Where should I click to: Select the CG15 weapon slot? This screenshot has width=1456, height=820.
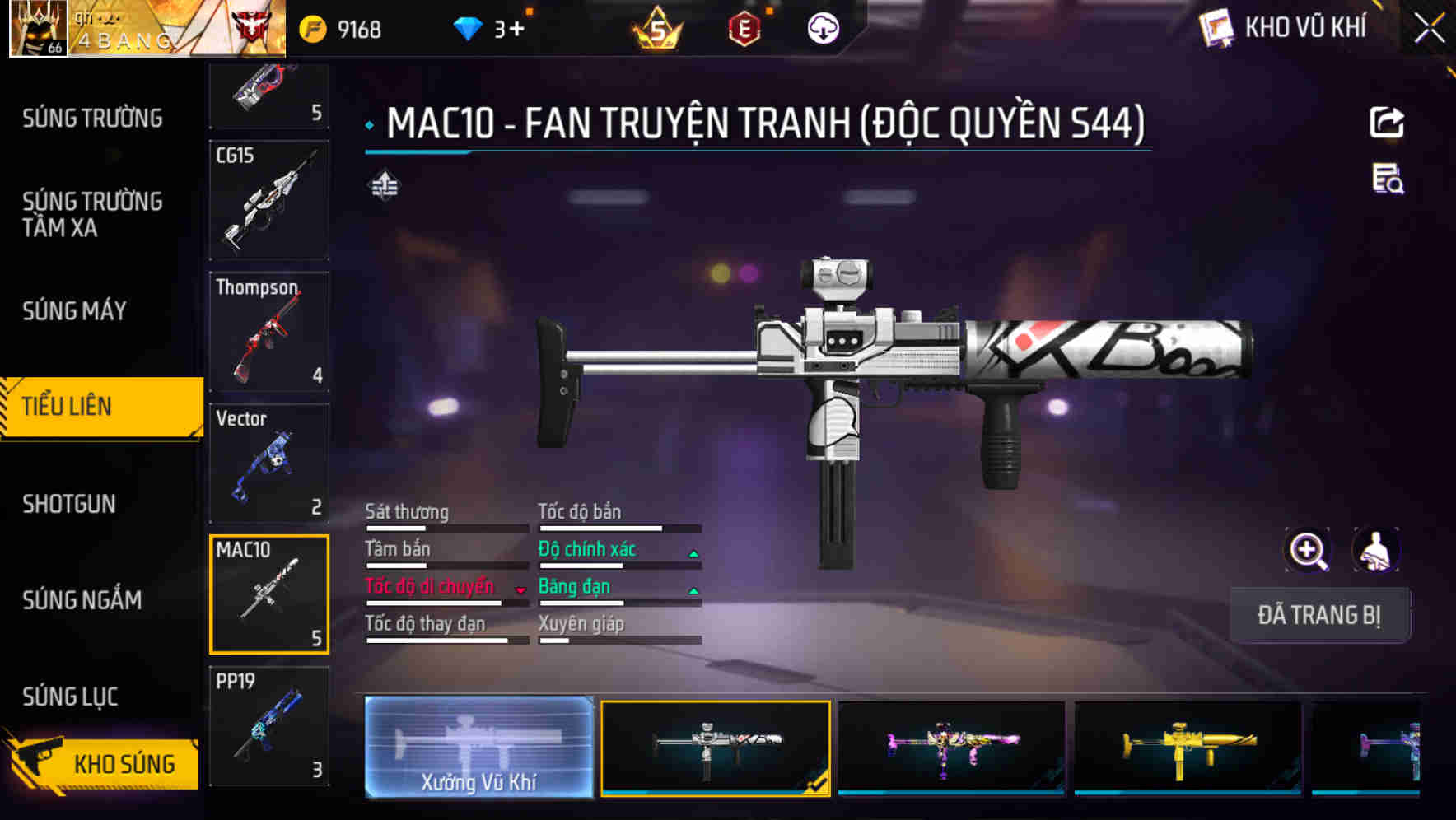(x=269, y=200)
